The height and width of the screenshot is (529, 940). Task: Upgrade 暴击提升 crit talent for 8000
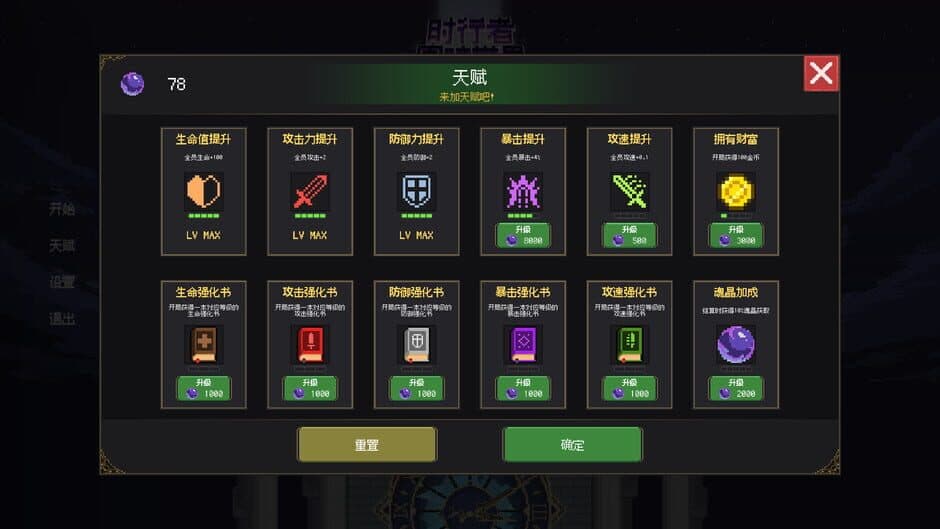pos(522,236)
